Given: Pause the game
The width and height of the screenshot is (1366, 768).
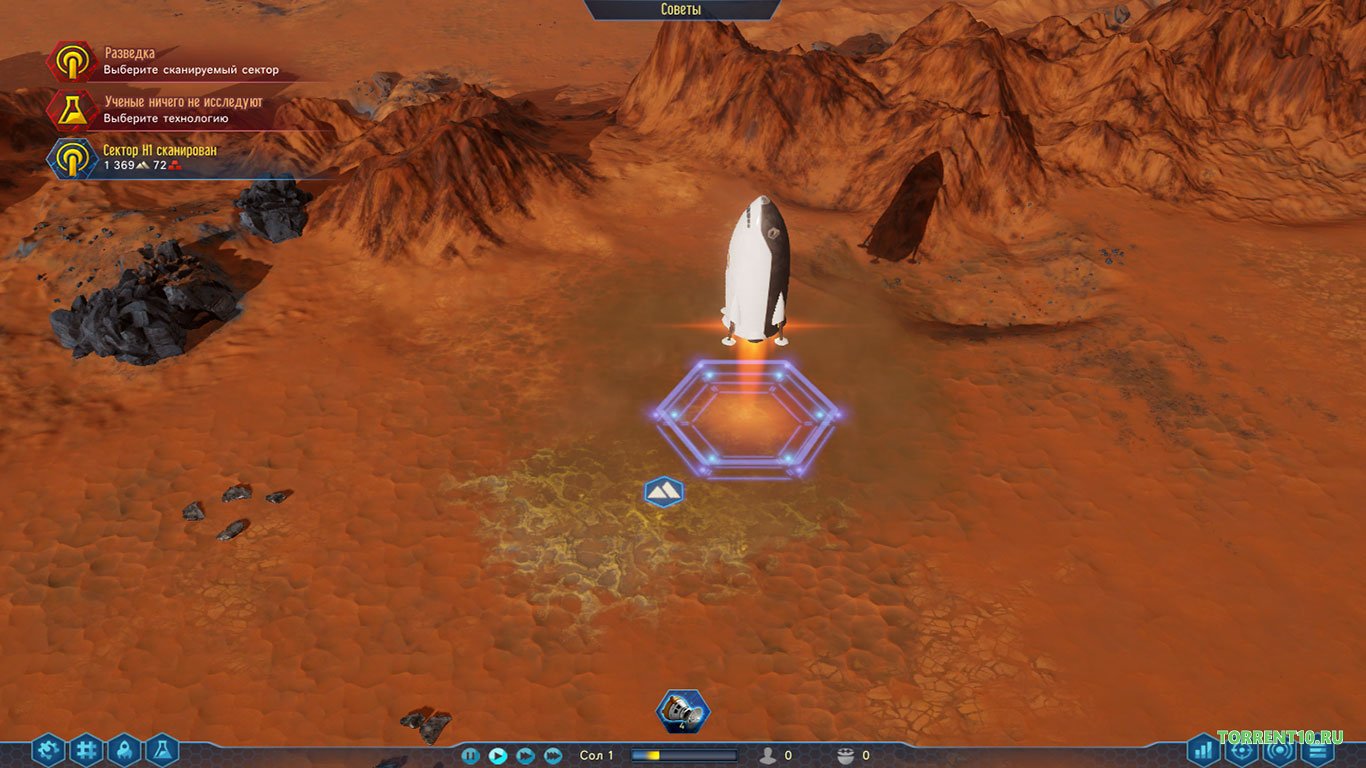Looking at the screenshot, I should [x=470, y=756].
